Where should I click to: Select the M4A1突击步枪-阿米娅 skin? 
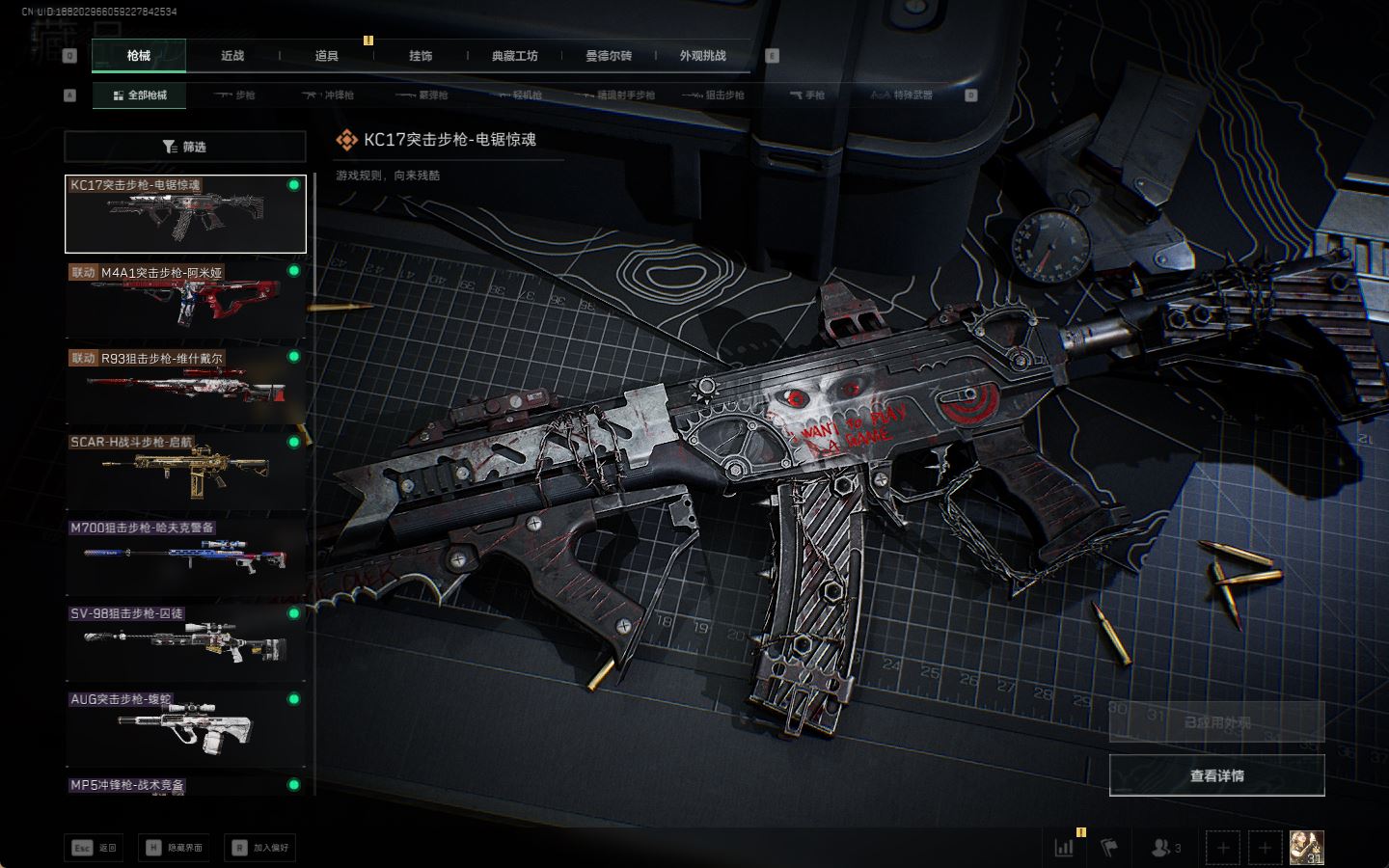pos(185,300)
